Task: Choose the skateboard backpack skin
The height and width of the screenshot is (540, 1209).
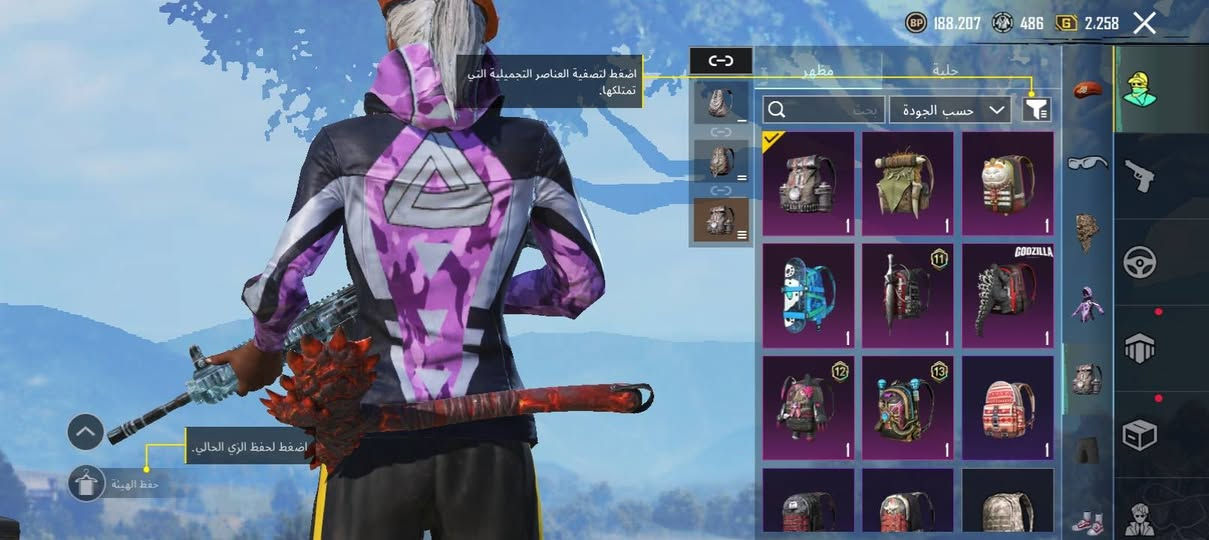Action: pyautogui.click(x=808, y=296)
